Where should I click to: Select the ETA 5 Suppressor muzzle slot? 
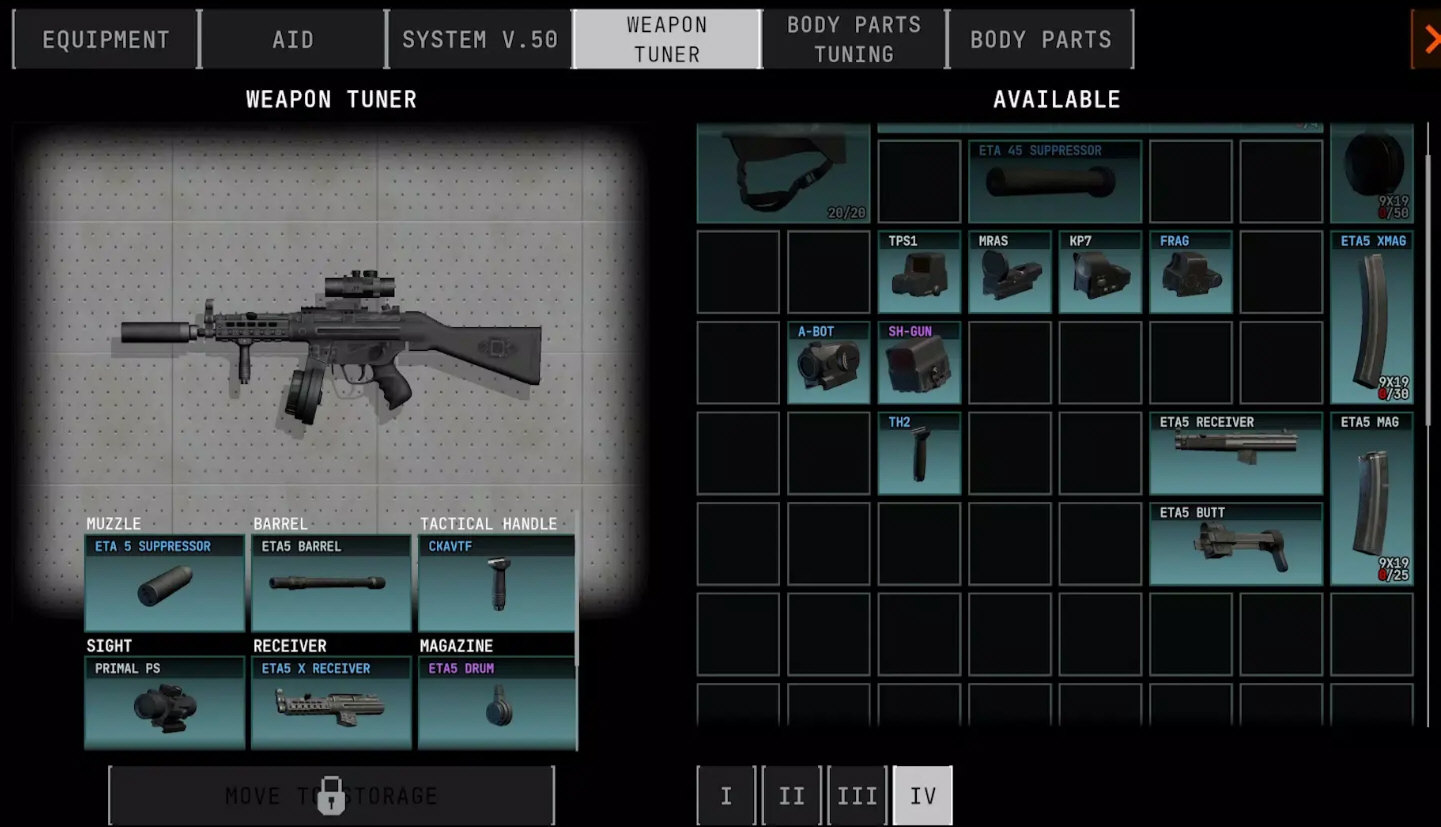[x=164, y=584]
